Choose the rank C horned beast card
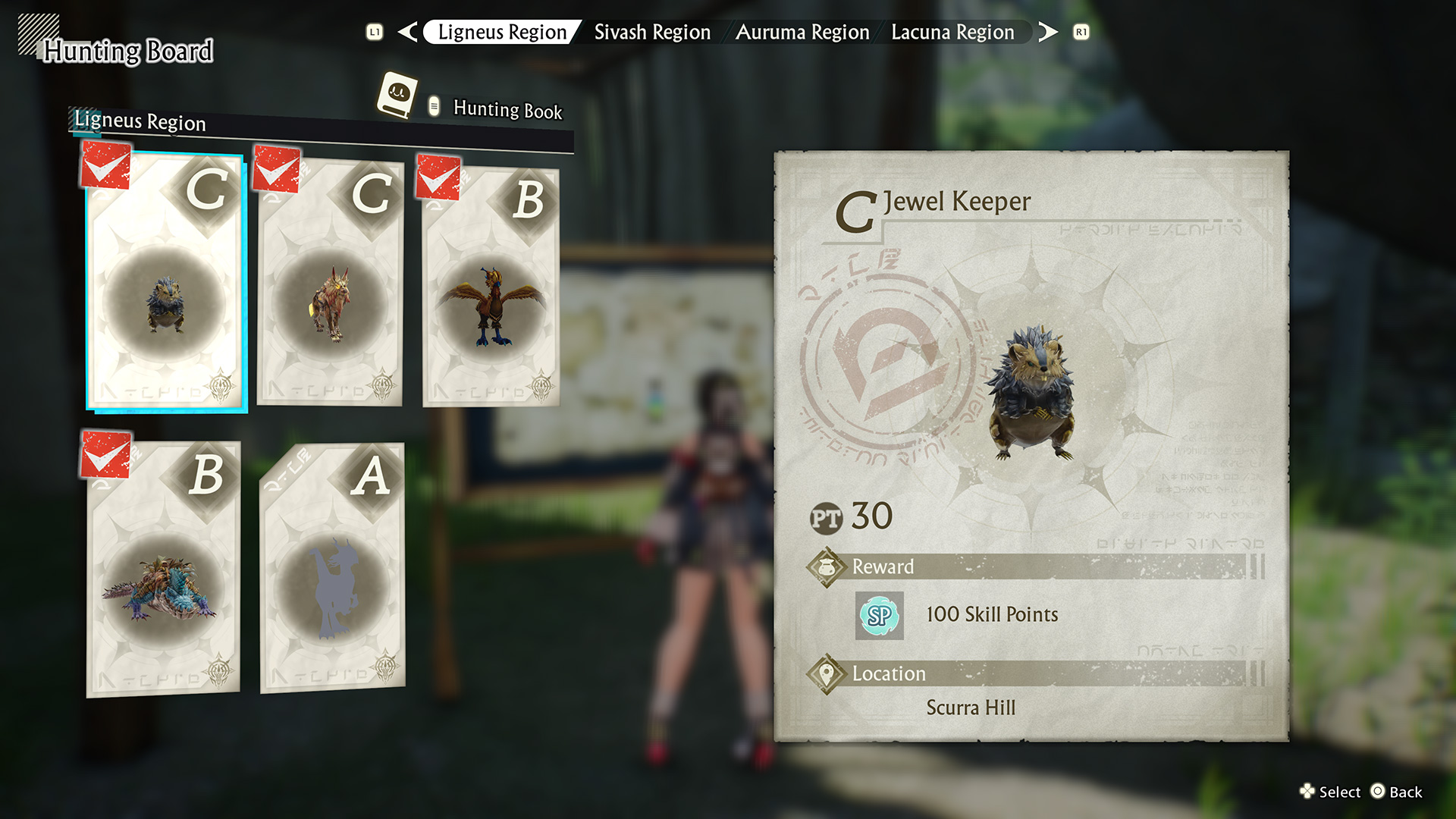Image resolution: width=1456 pixels, height=819 pixels. coord(330,283)
